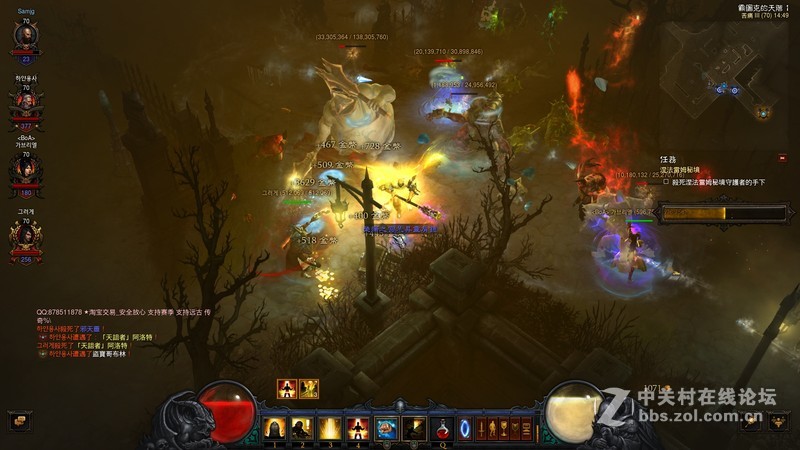Activate the first skill in slot 1

pos(273,429)
